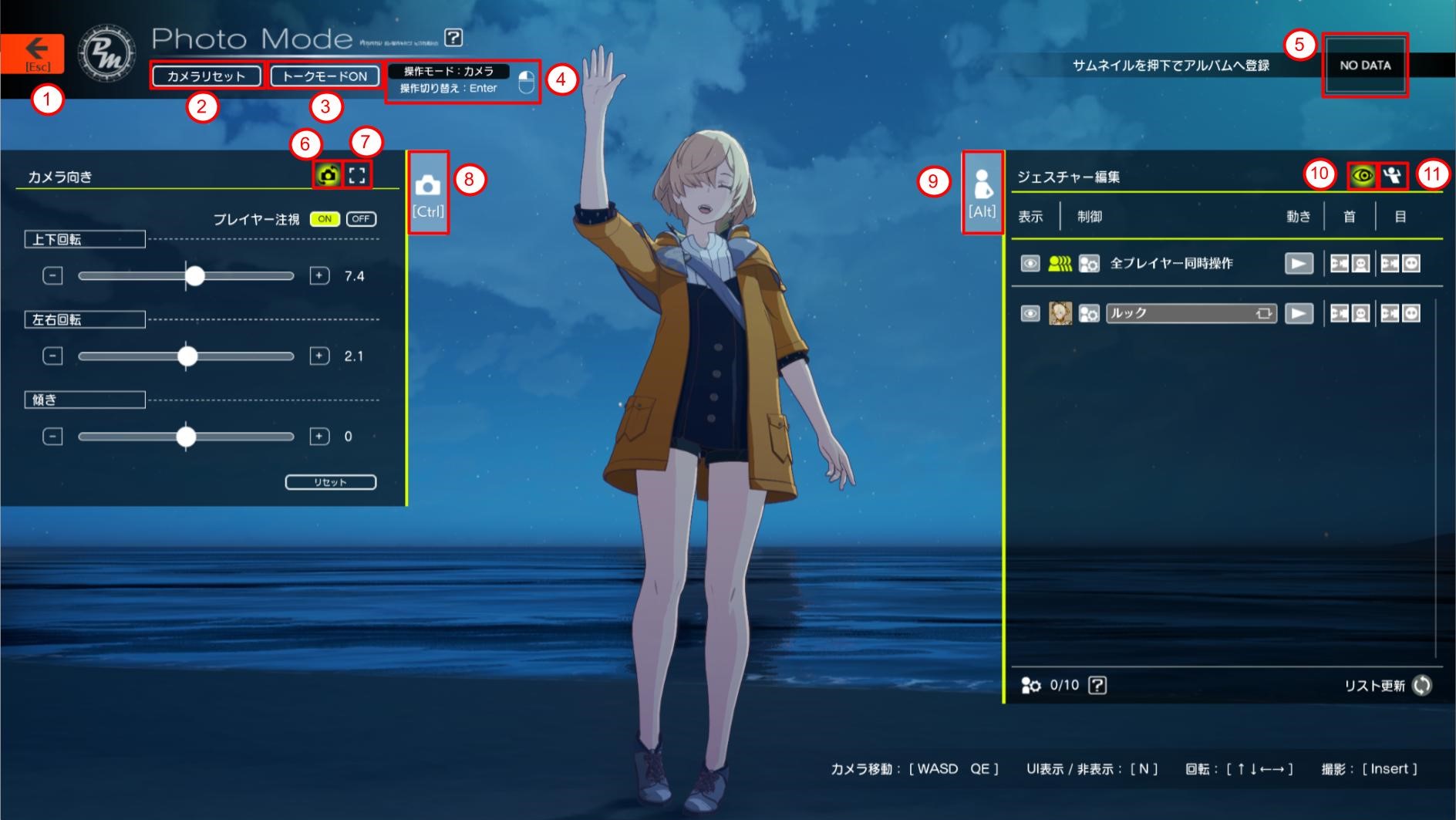Click the 傾き slider handle
Image resolution: width=1456 pixels, height=820 pixels.
tap(186, 437)
